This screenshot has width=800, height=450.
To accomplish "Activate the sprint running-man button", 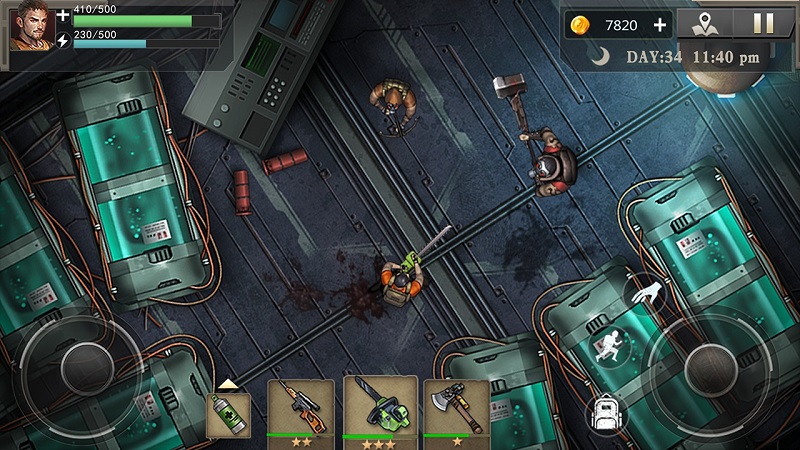I will [609, 346].
